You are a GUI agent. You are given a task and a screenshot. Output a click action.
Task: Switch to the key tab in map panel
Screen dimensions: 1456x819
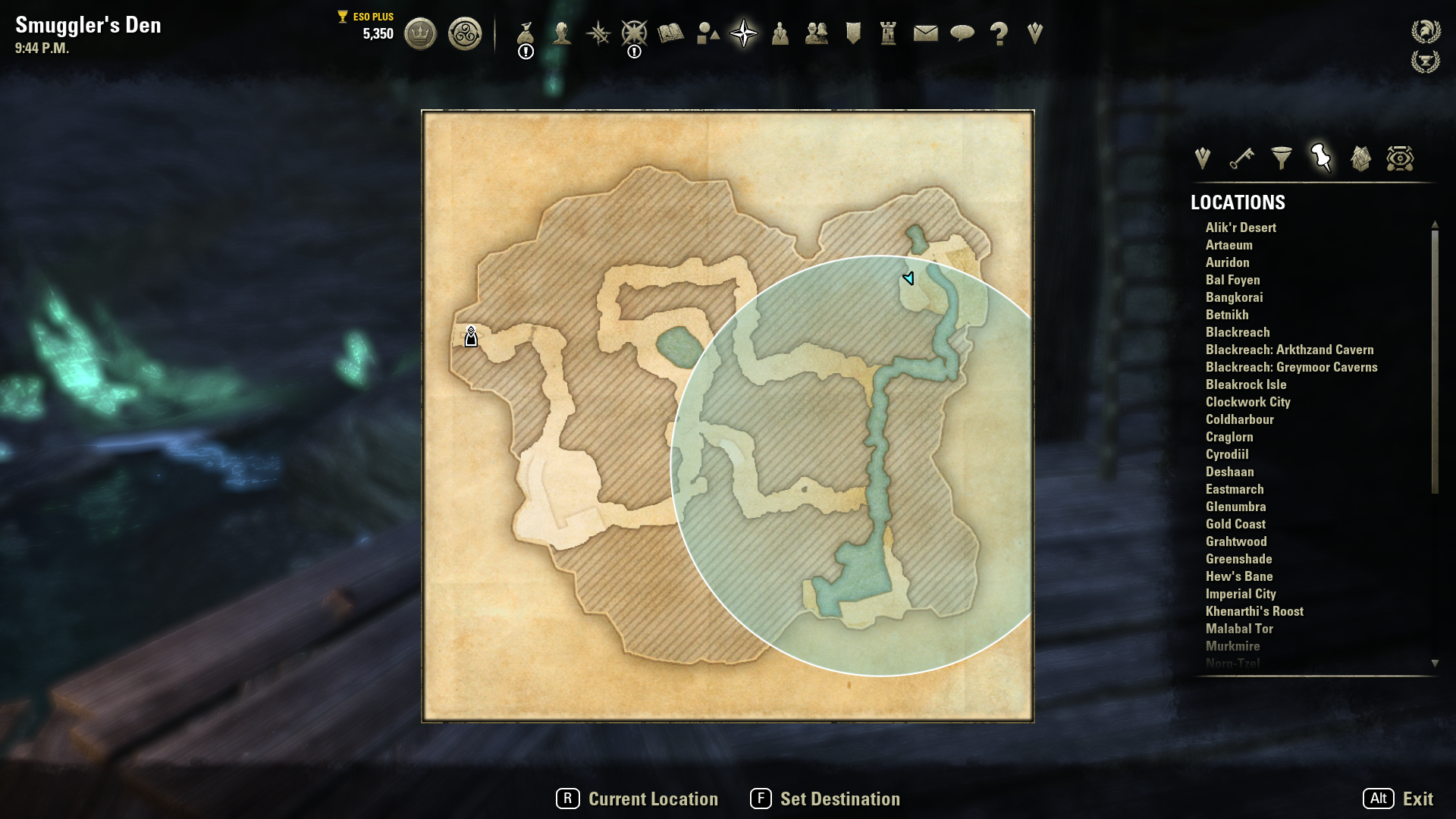coord(1241,158)
